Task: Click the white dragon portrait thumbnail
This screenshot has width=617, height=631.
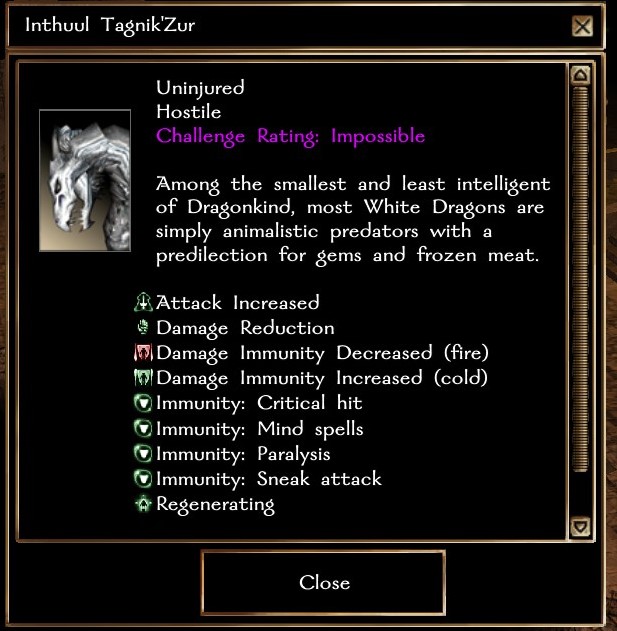Action: coord(85,181)
